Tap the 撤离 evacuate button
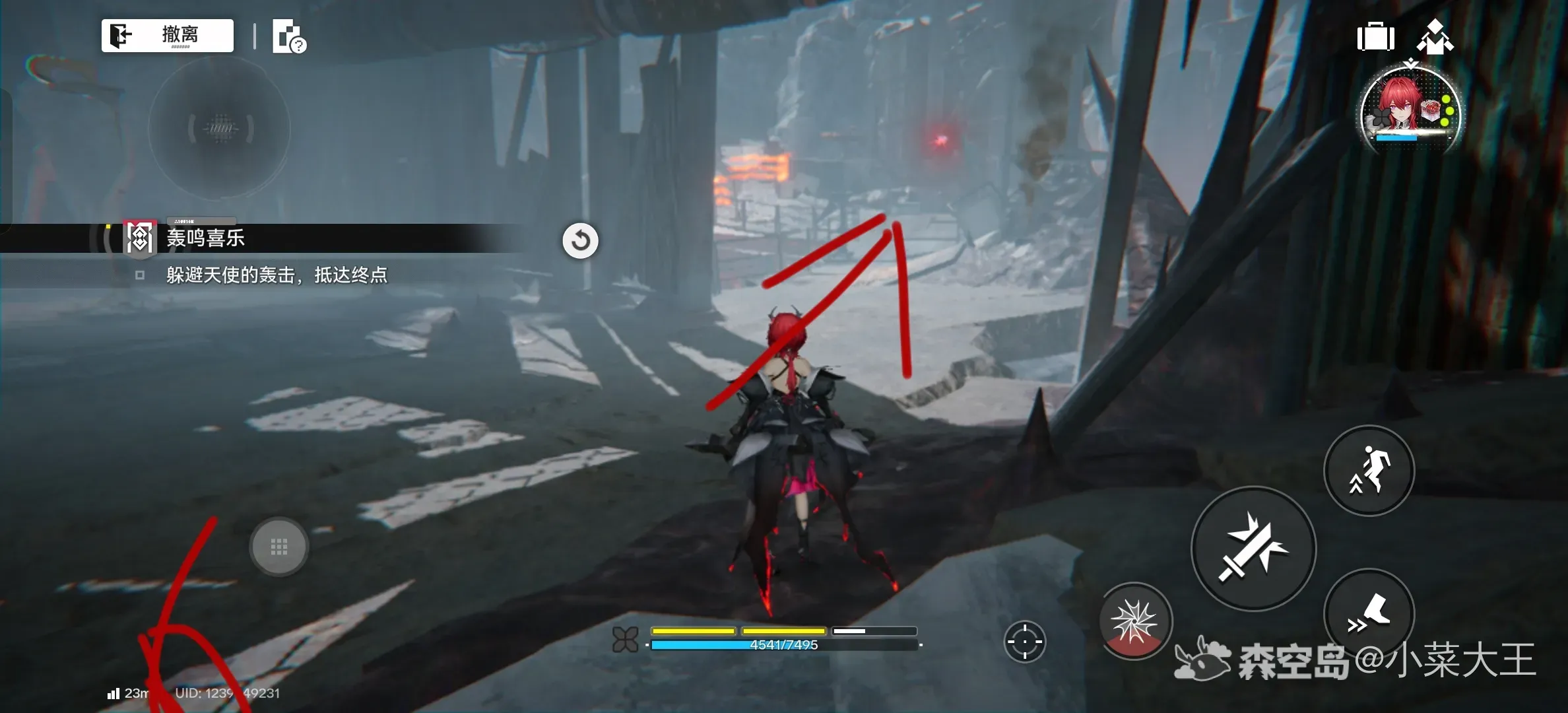1568x713 pixels. pos(167,35)
